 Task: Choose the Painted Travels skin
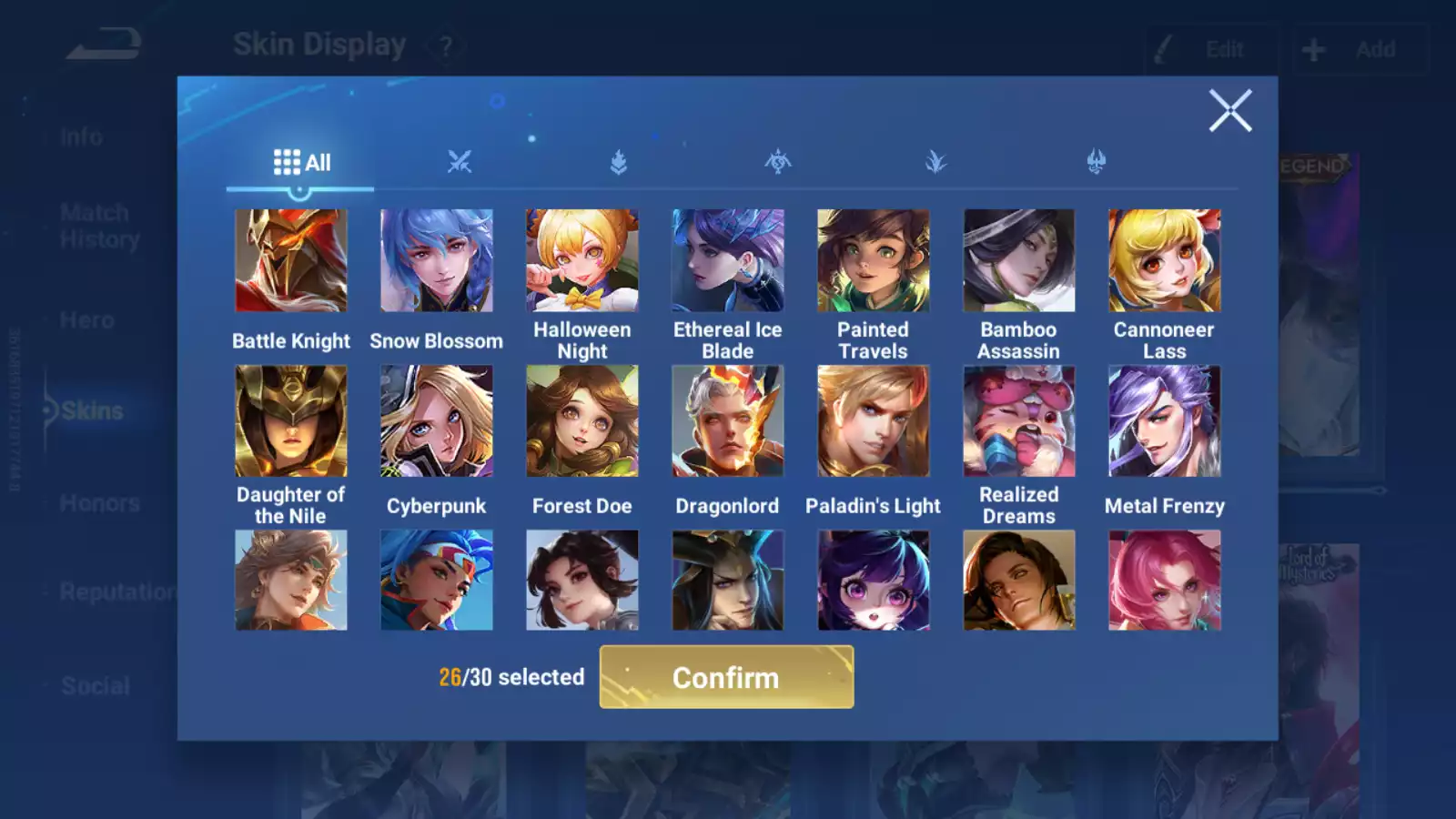coord(874,261)
